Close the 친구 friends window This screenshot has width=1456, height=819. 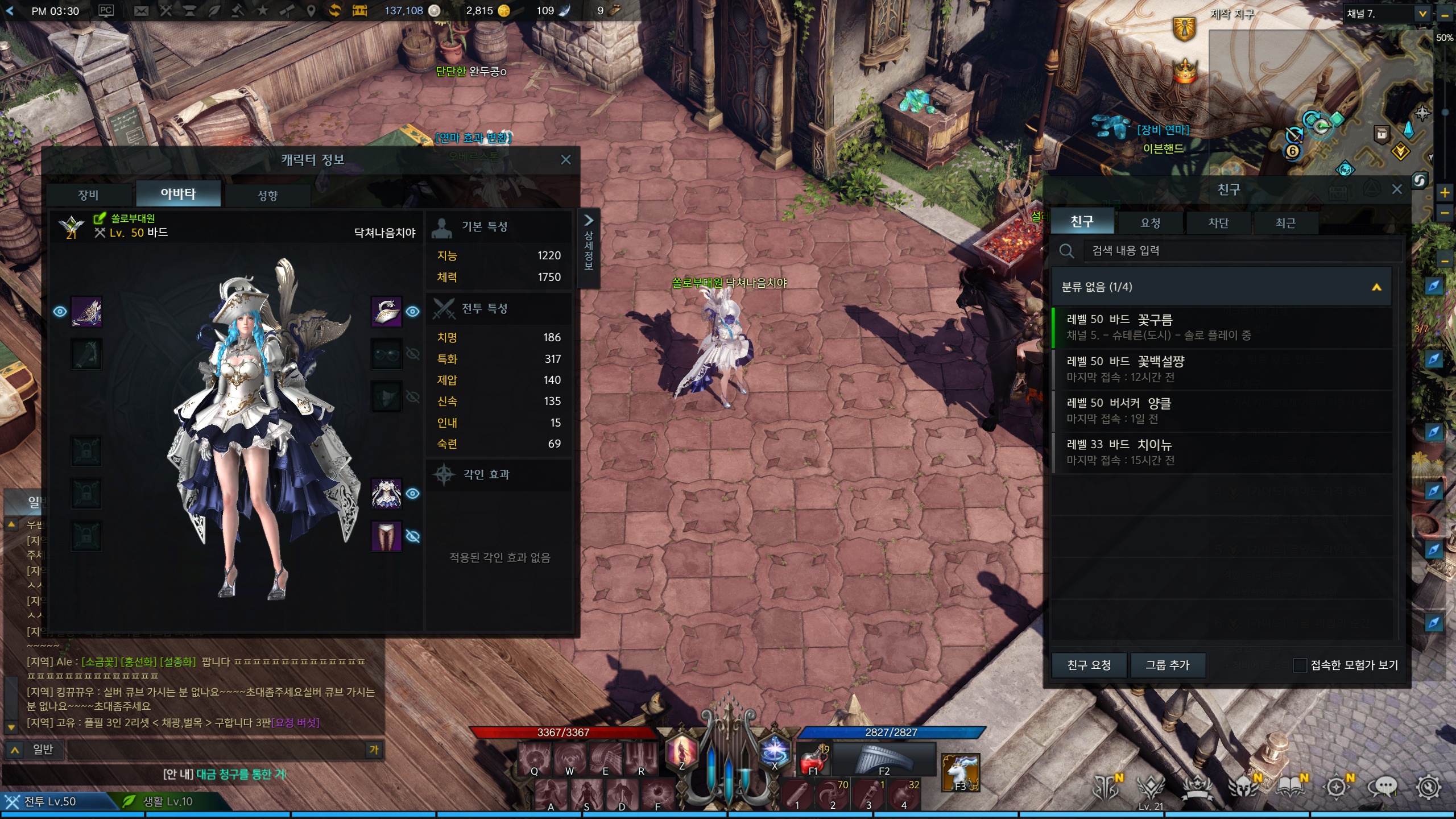point(1396,189)
